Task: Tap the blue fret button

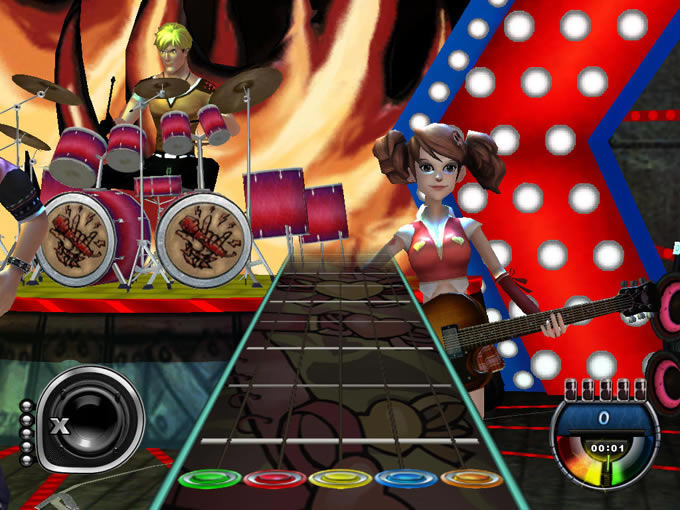Action: 406,479
